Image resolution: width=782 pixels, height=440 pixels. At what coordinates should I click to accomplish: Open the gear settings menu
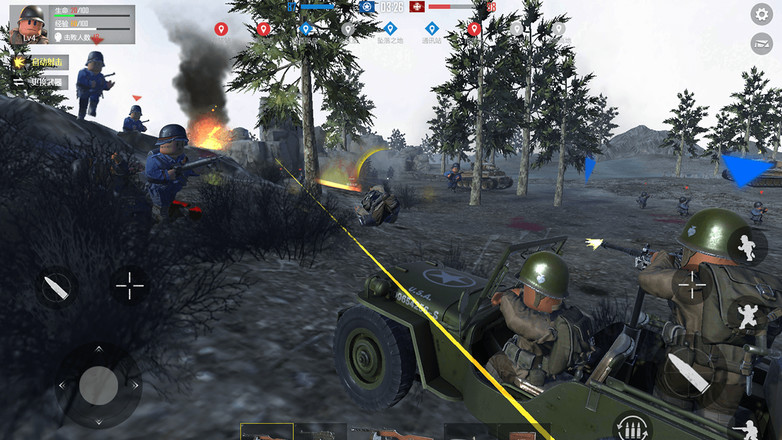pos(762,15)
